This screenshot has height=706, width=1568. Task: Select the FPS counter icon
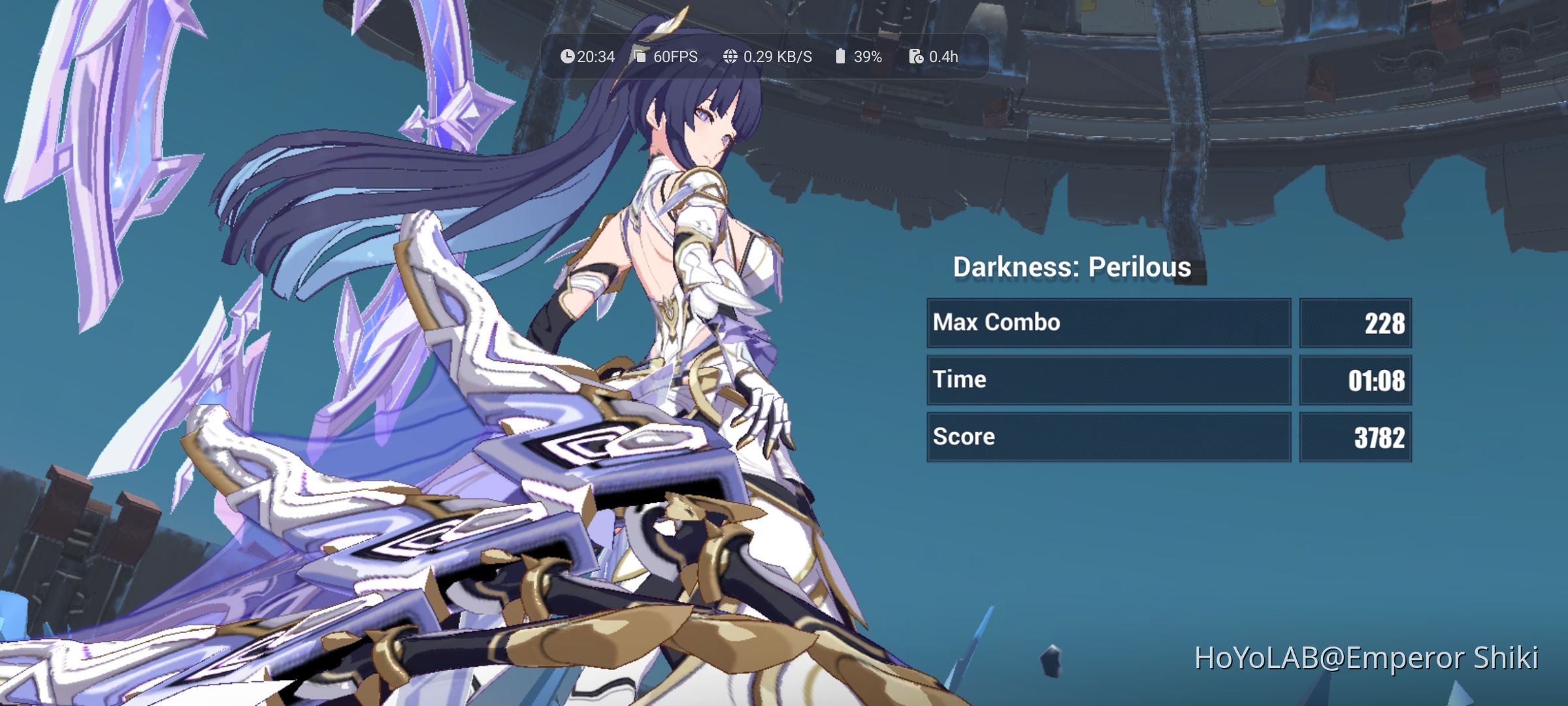point(639,56)
